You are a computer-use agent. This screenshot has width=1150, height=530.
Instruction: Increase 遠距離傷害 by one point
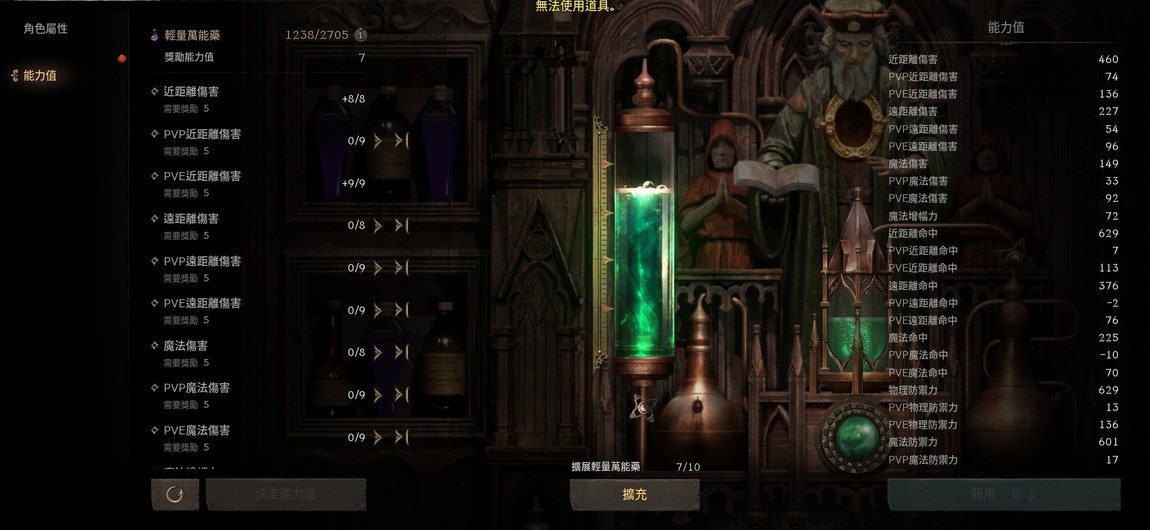click(x=378, y=226)
